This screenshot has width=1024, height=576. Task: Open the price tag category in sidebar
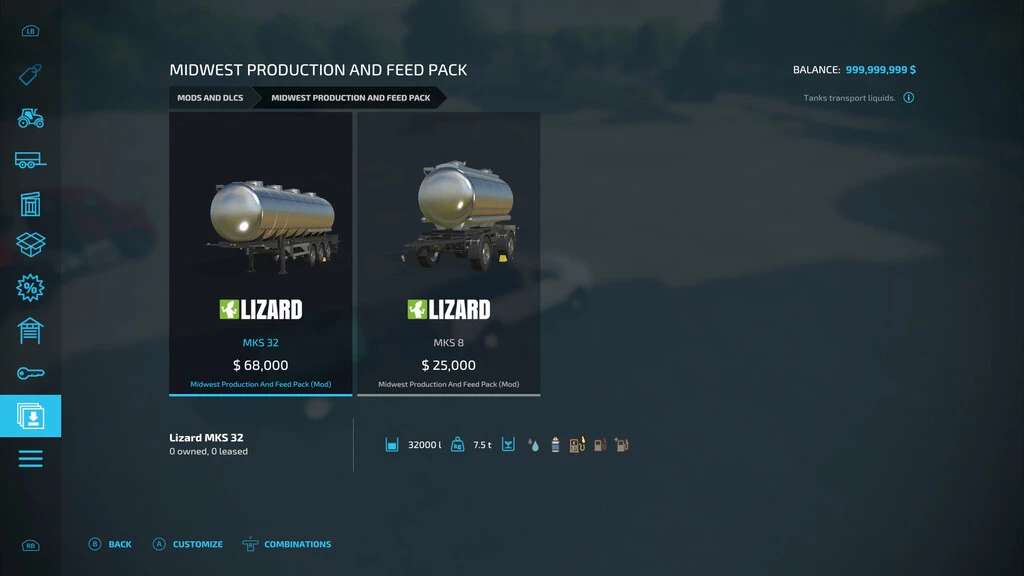[x=30, y=75]
